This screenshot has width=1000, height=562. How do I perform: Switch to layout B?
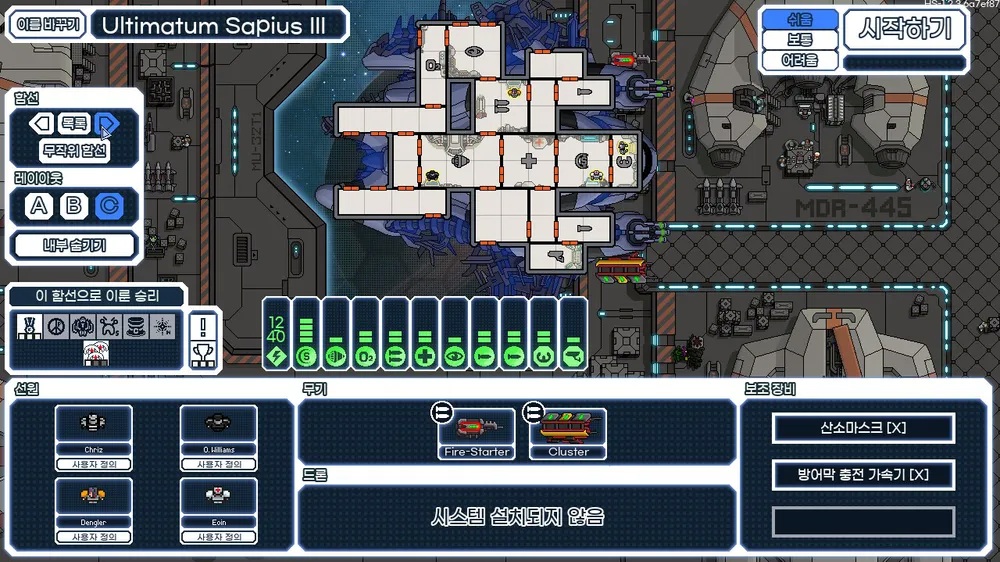click(x=73, y=207)
